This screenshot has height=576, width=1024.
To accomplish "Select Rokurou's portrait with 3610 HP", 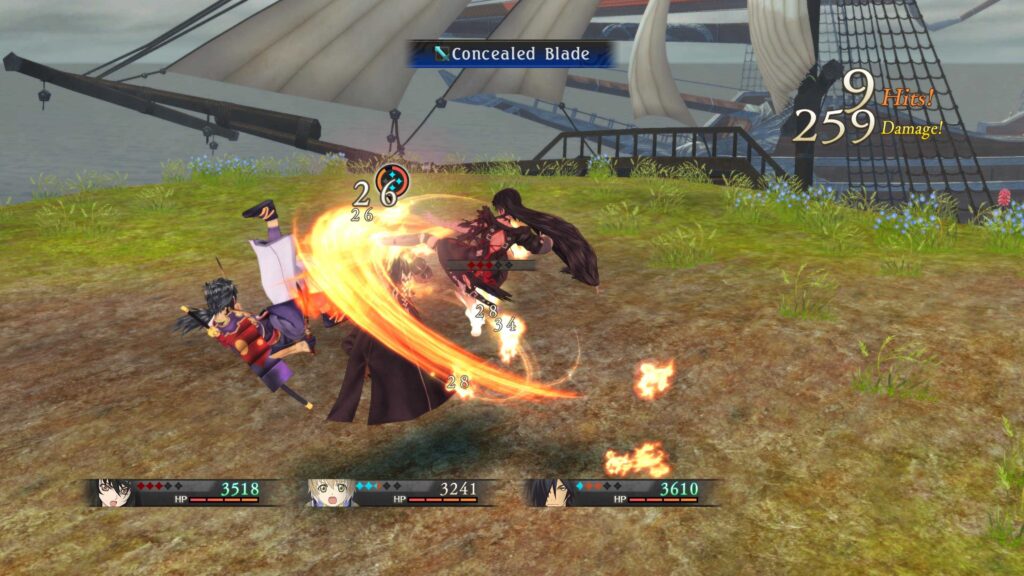I will pyautogui.click(x=548, y=492).
